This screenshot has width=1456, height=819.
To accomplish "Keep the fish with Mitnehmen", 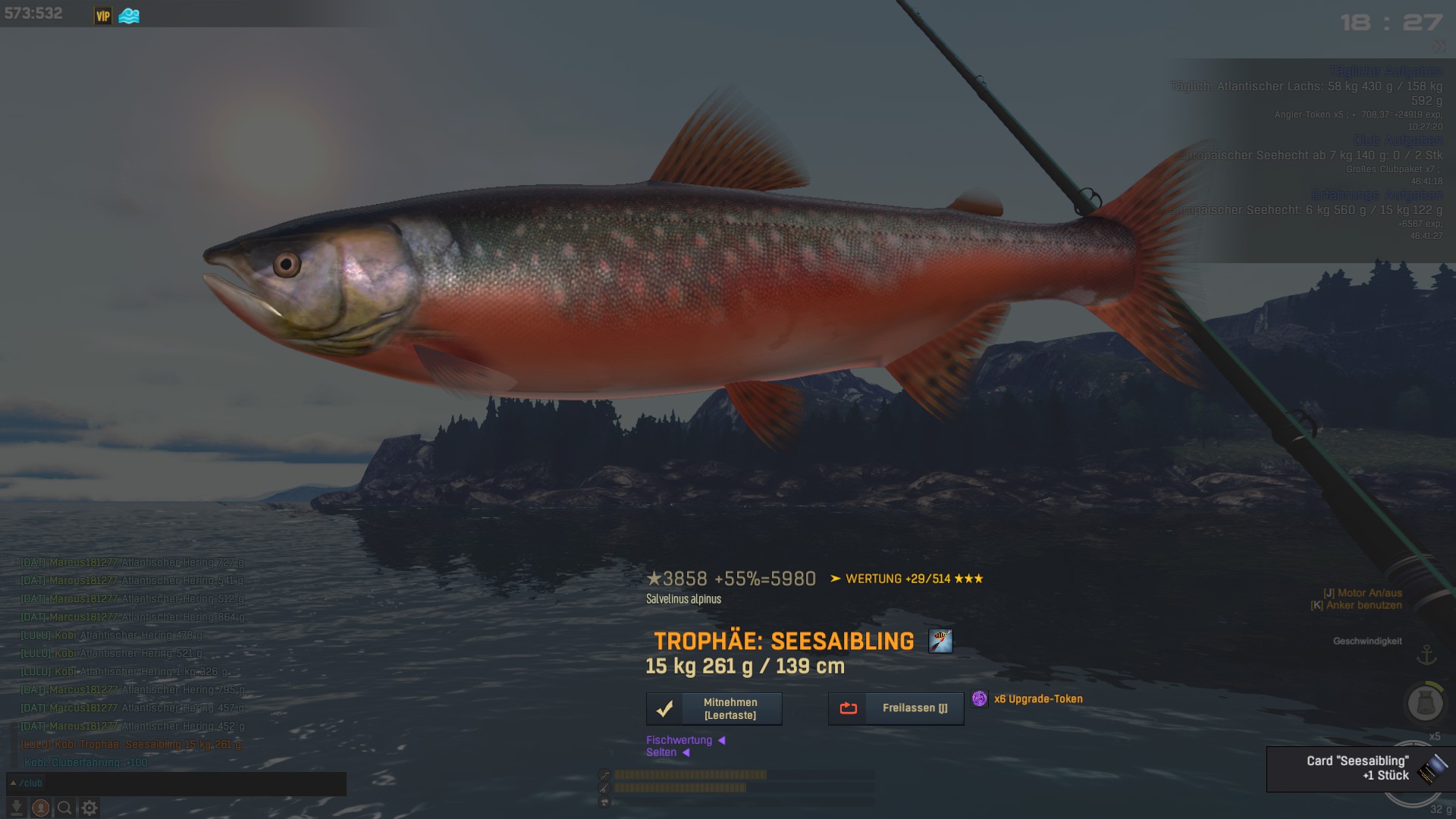I will [x=714, y=709].
